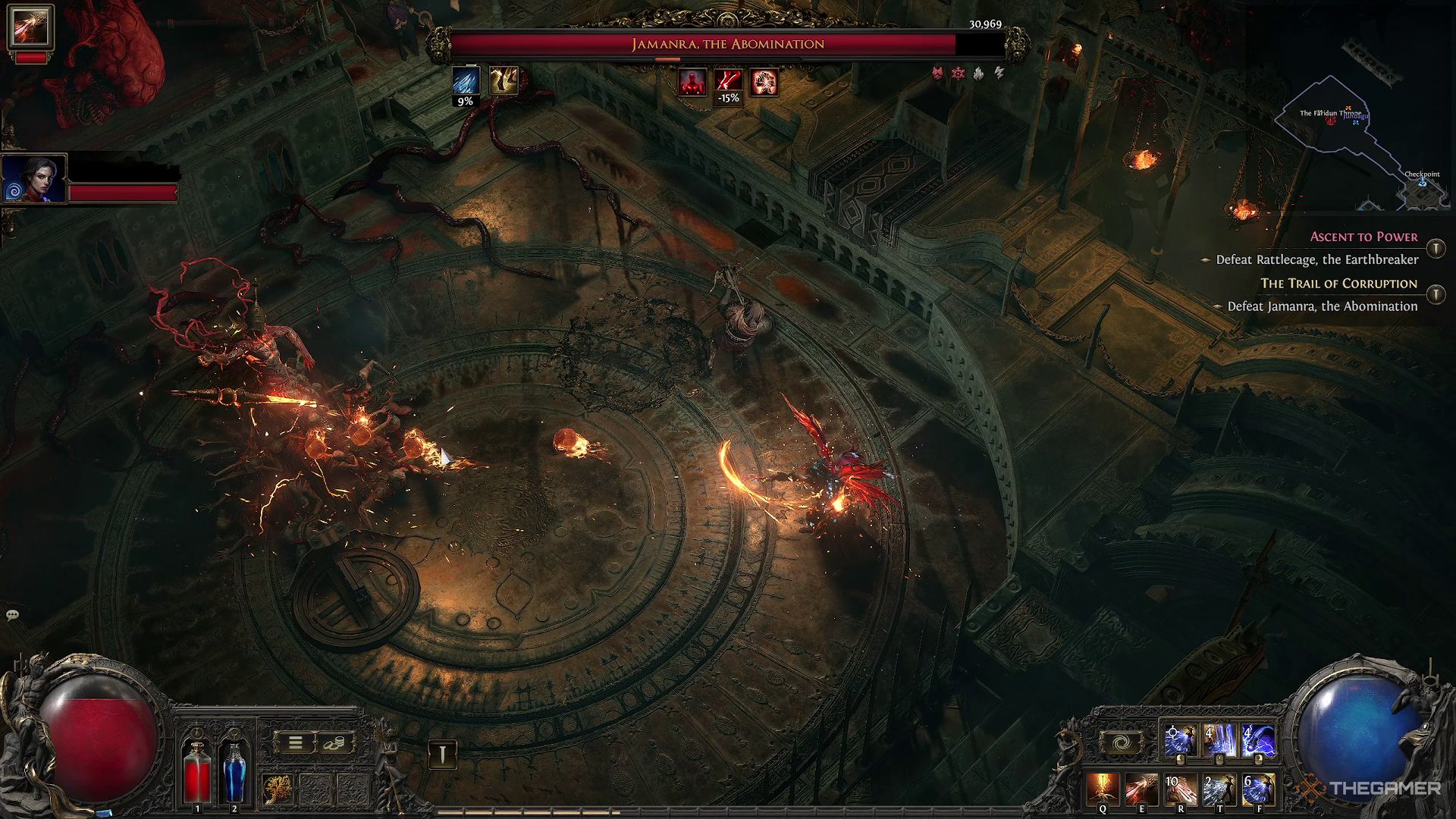The width and height of the screenshot is (1456, 819).
Task: Activate the crosshair lightning skill
Action: pyautogui.click(x=1180, y=741)
